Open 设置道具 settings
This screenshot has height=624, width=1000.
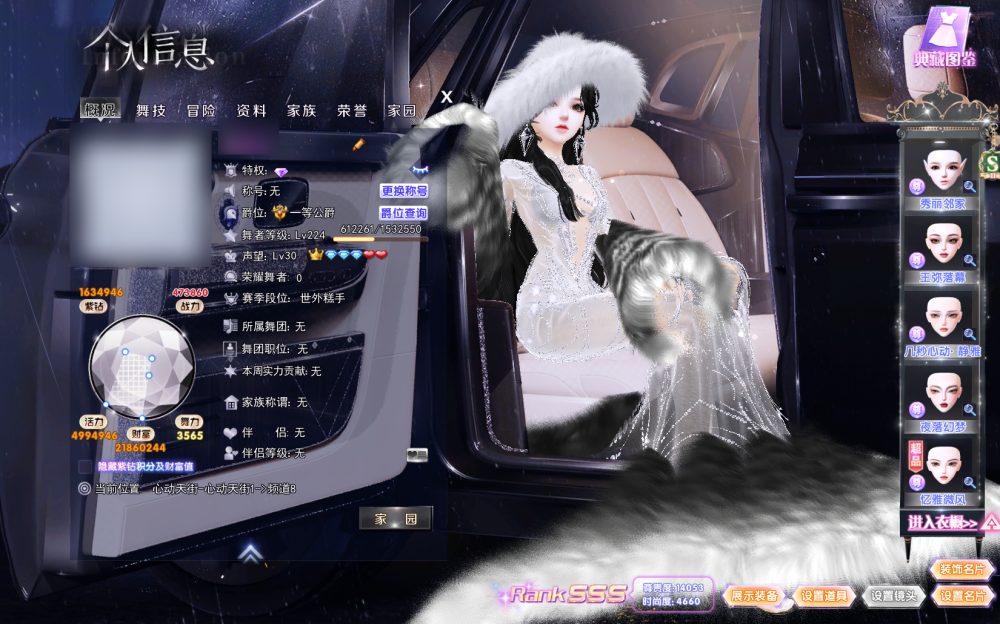pyautogui.click(x=824, y=596)
